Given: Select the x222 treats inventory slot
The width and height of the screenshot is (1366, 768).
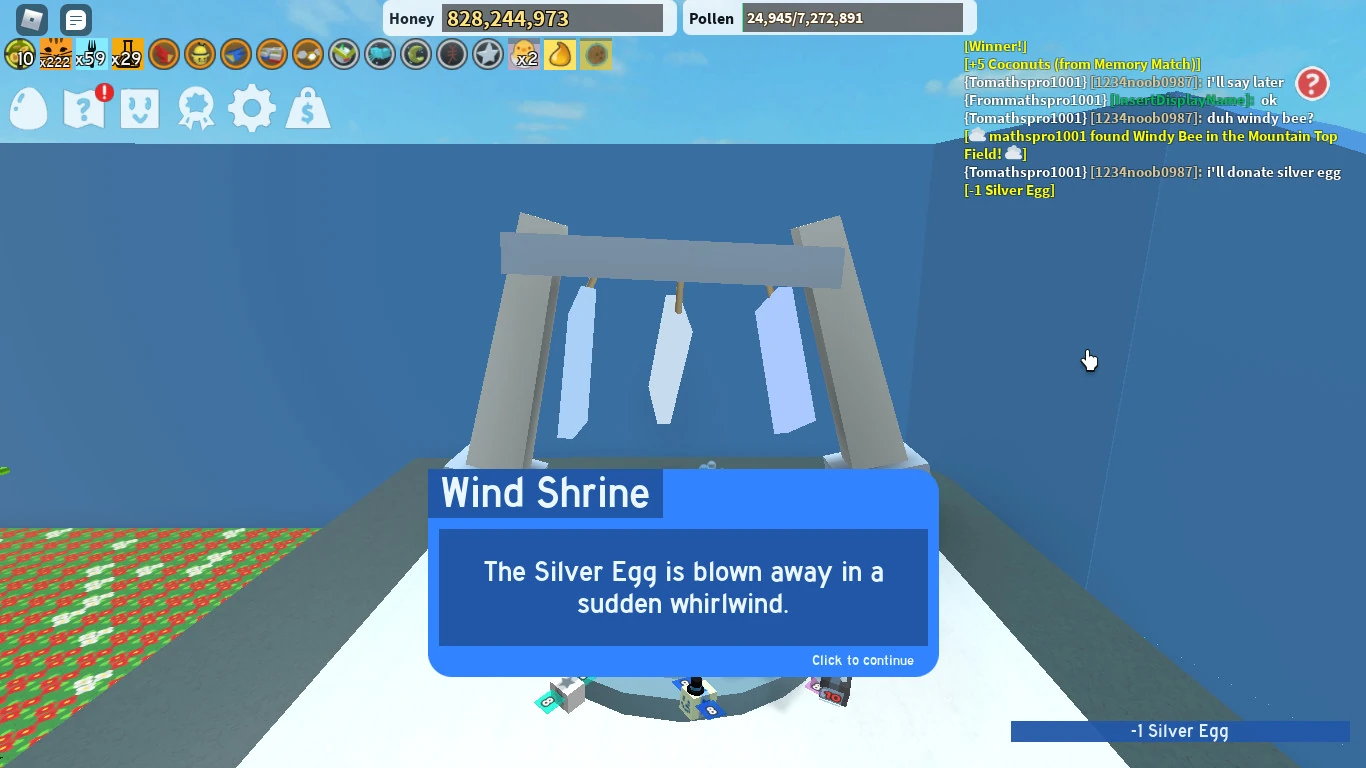Looking at the screenshot, I should pos(56,54).
